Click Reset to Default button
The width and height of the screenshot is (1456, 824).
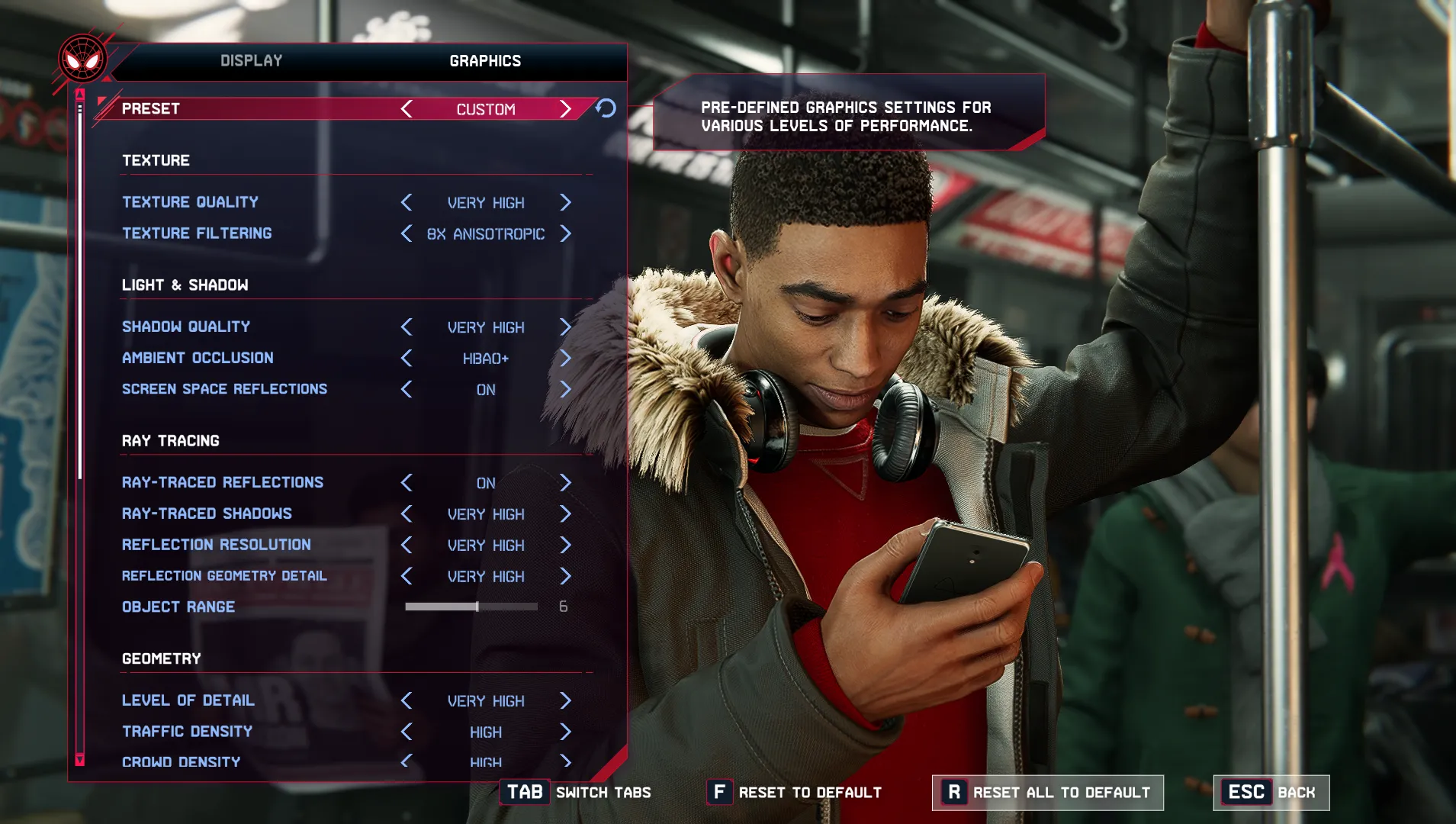(x=795, y=793)
